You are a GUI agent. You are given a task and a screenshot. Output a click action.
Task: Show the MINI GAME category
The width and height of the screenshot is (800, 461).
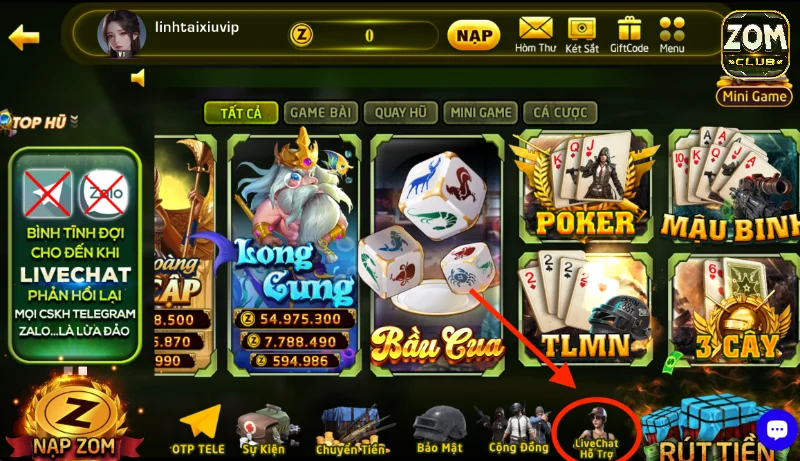tap(482, 113)
